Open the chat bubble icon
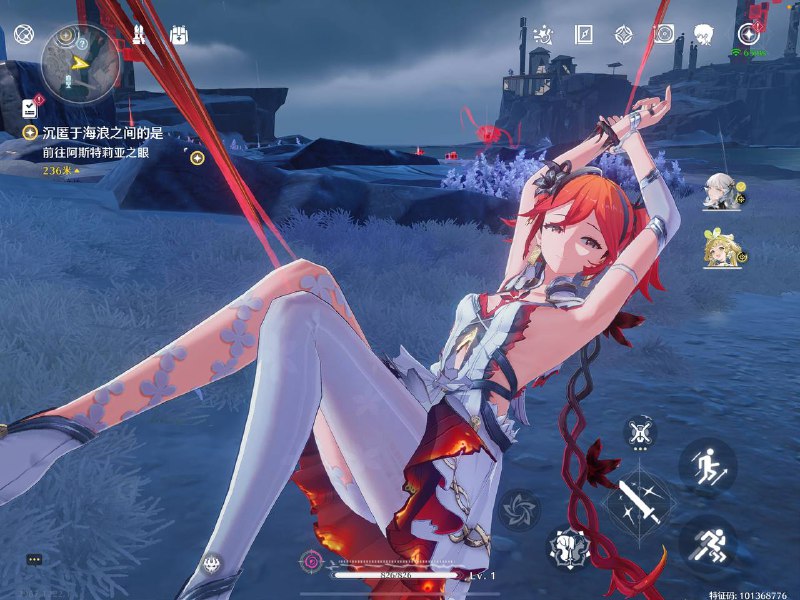The image size is (800, 600). click(34, 560)
